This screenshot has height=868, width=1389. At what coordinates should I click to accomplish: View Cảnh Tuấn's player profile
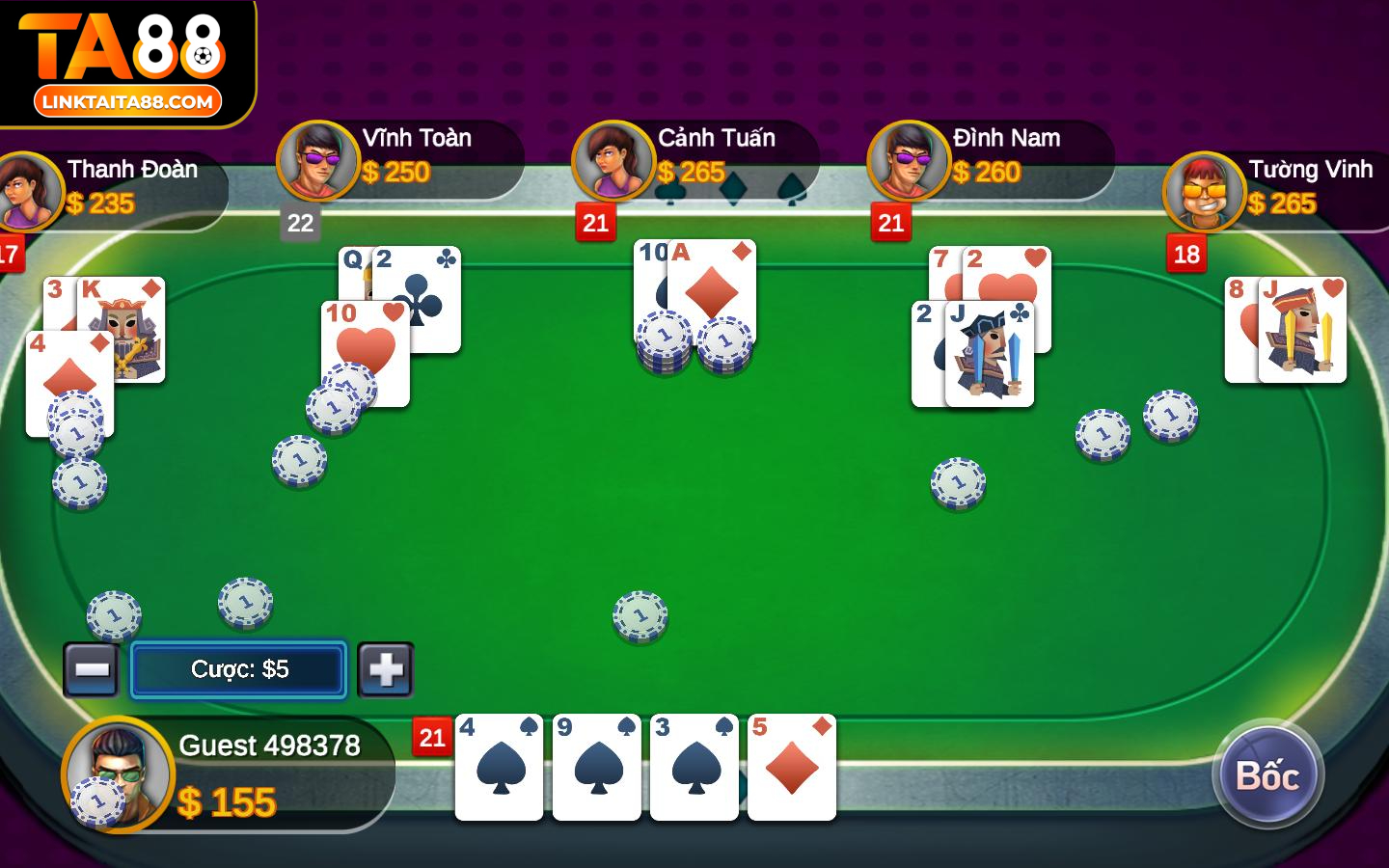pos(613,161)
